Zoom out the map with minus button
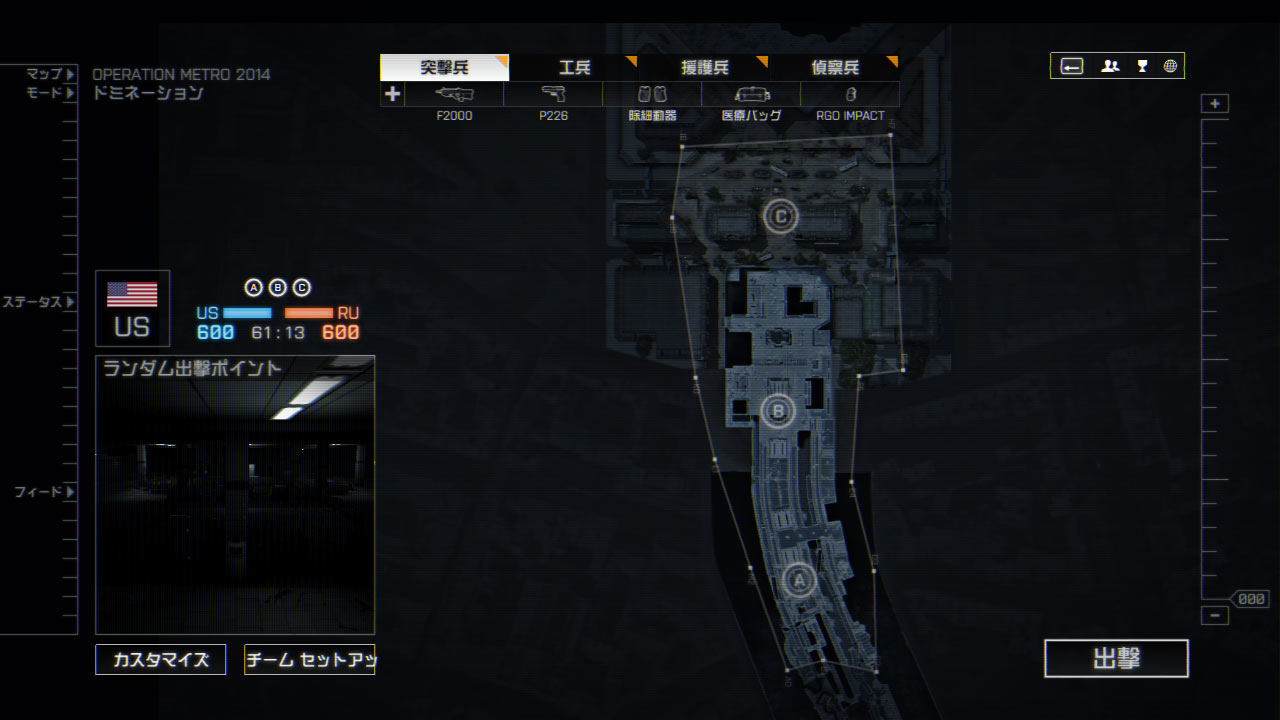Viewport: 1280px width, 720px height. [1215, 616]
